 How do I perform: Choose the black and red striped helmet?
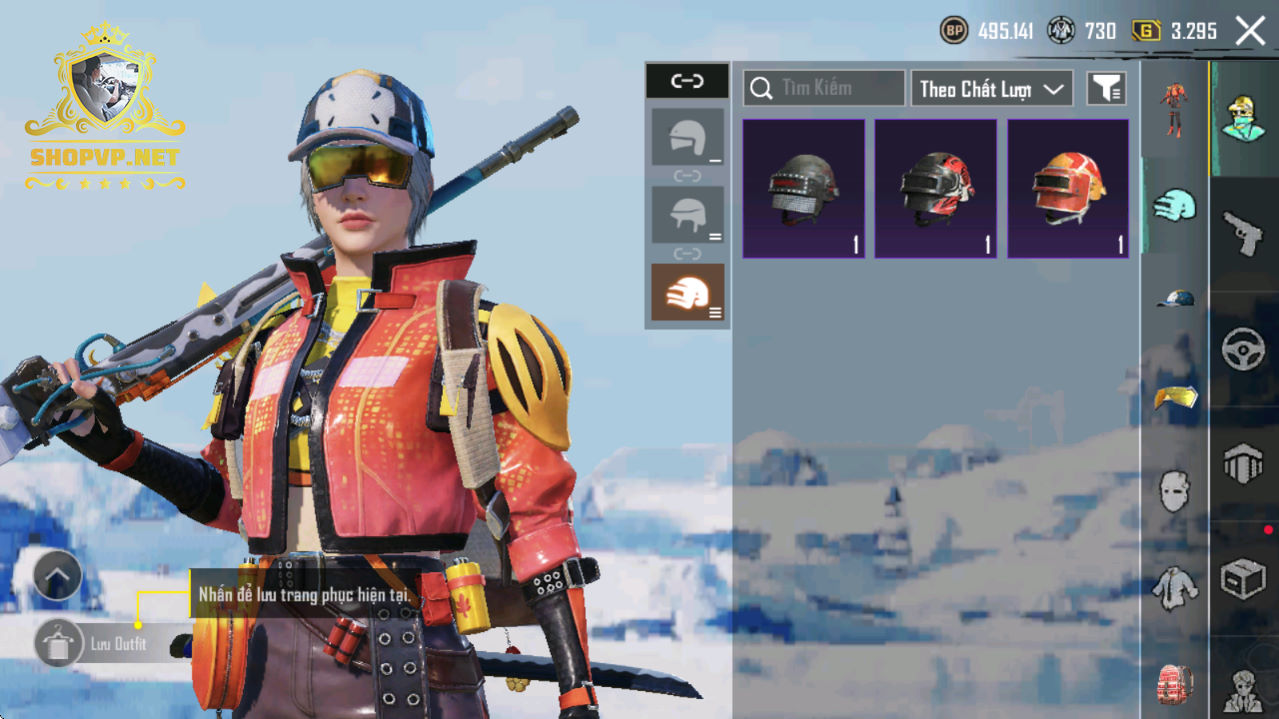[936, 189]
